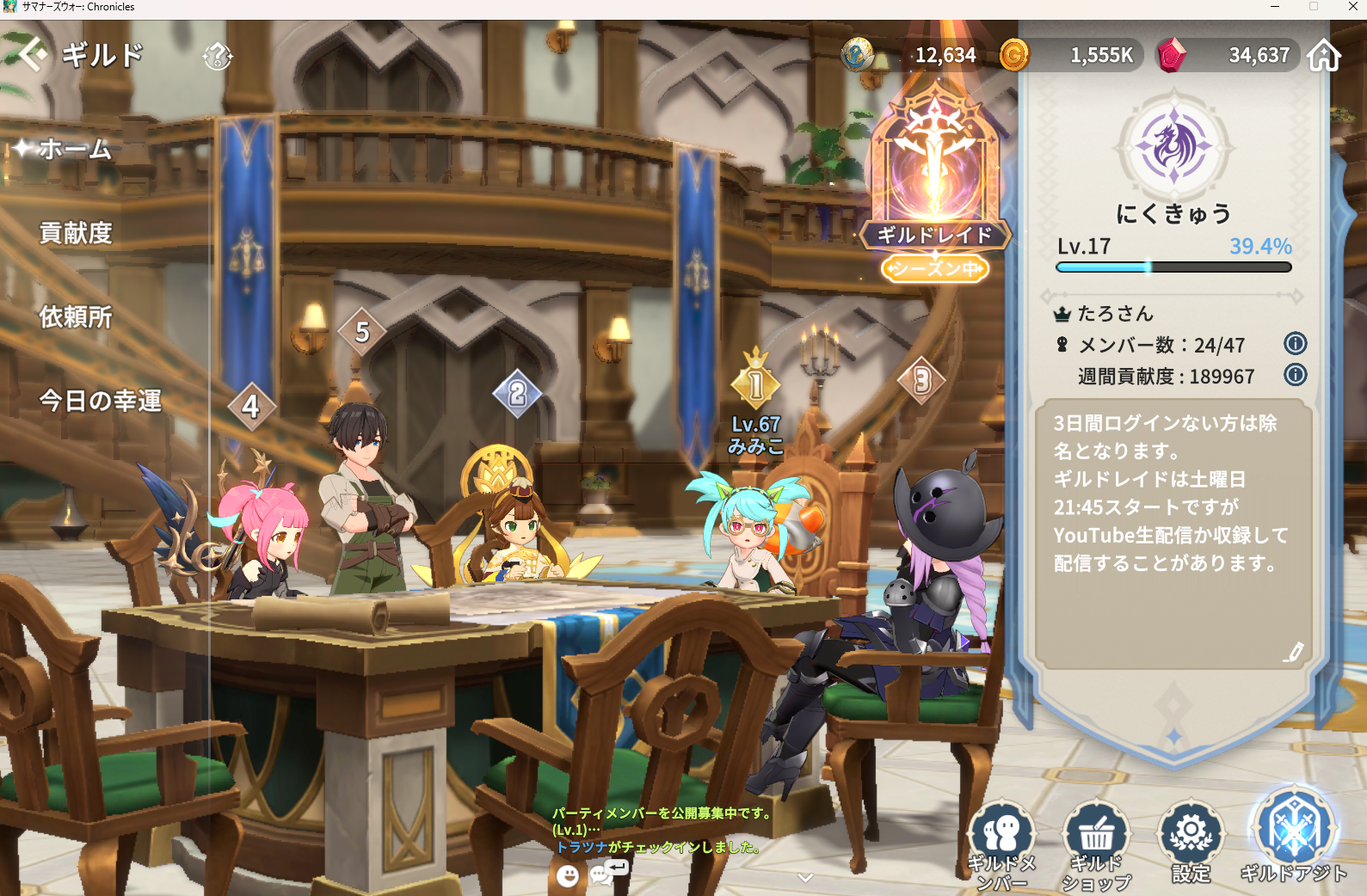Open the 貢献度 contribution menu

76,233
